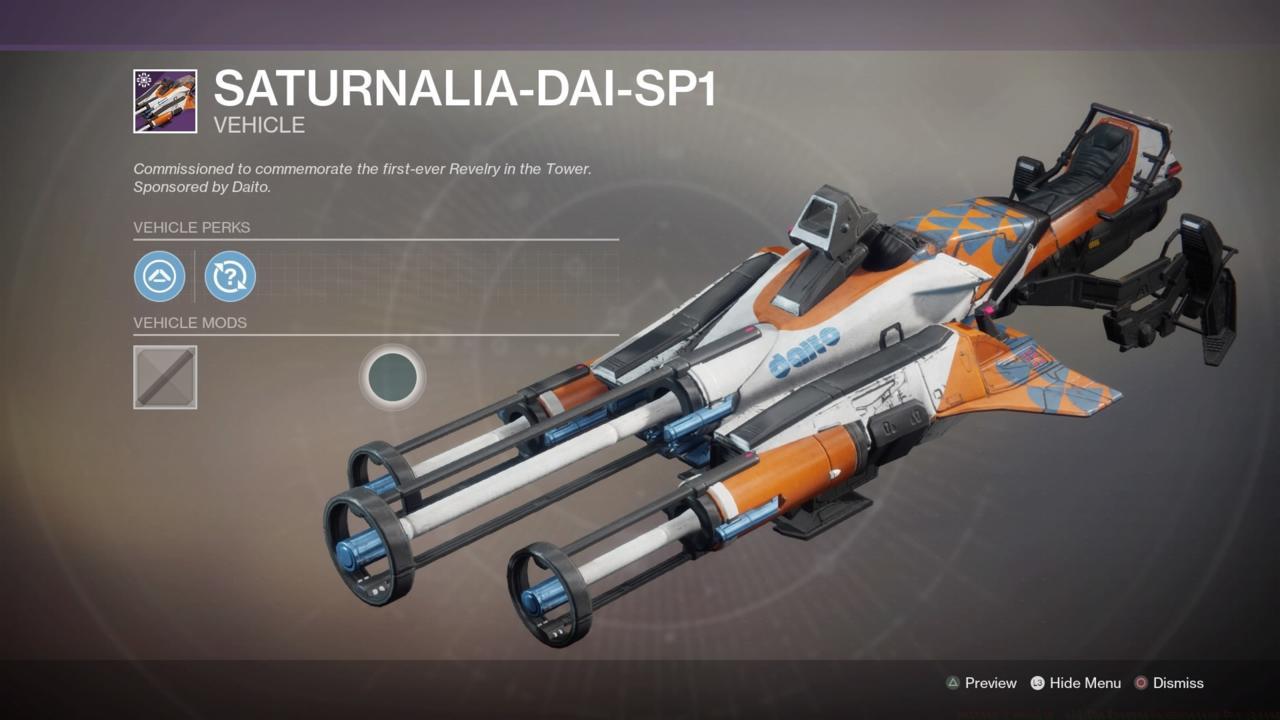The image size is (1280, 720).
Task: Select the VEHICLE PERKS section header
Action: (x=191, y=228)
